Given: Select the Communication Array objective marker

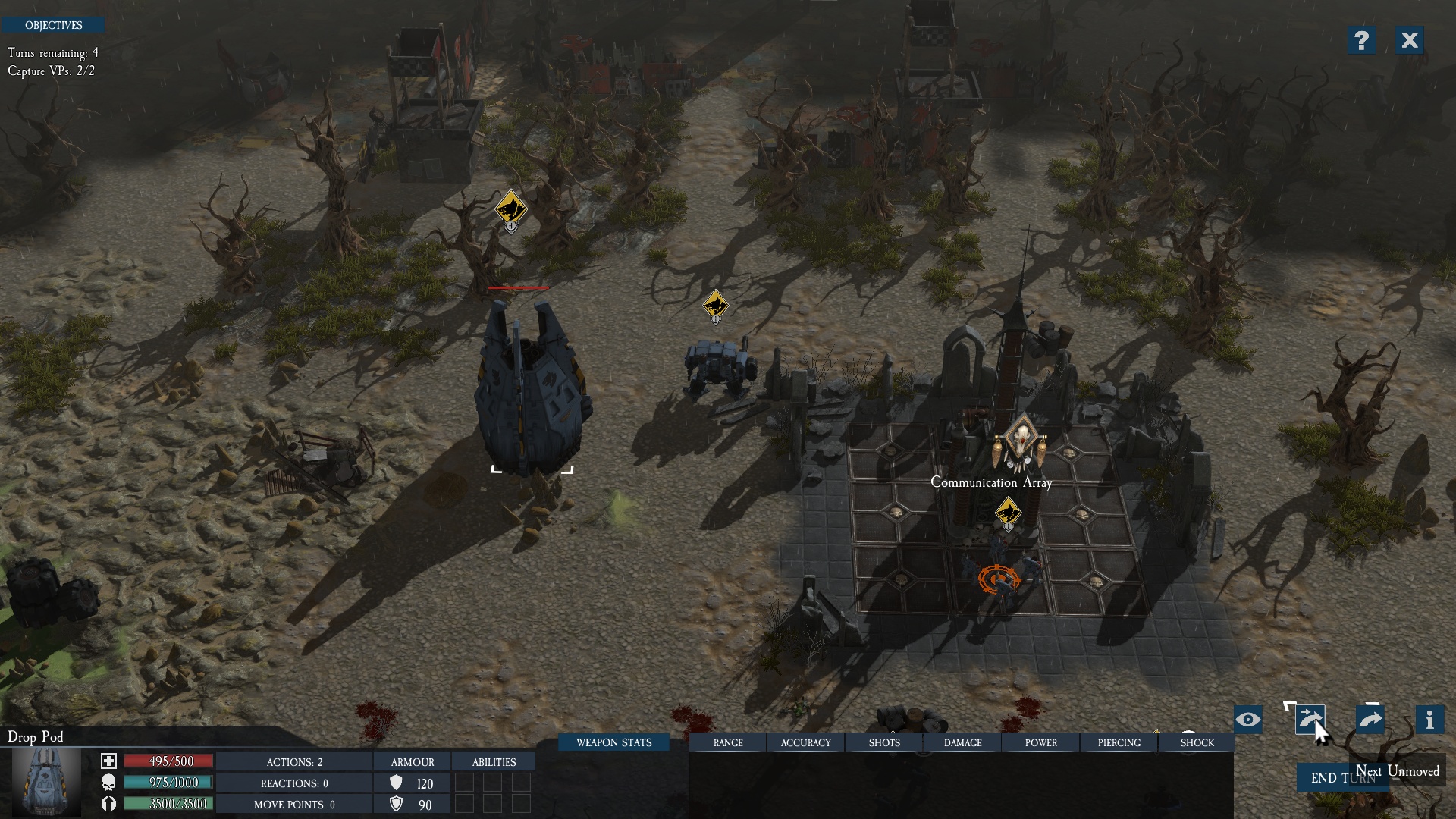Looking at the screenshot, I should (x=1021, y=443).
